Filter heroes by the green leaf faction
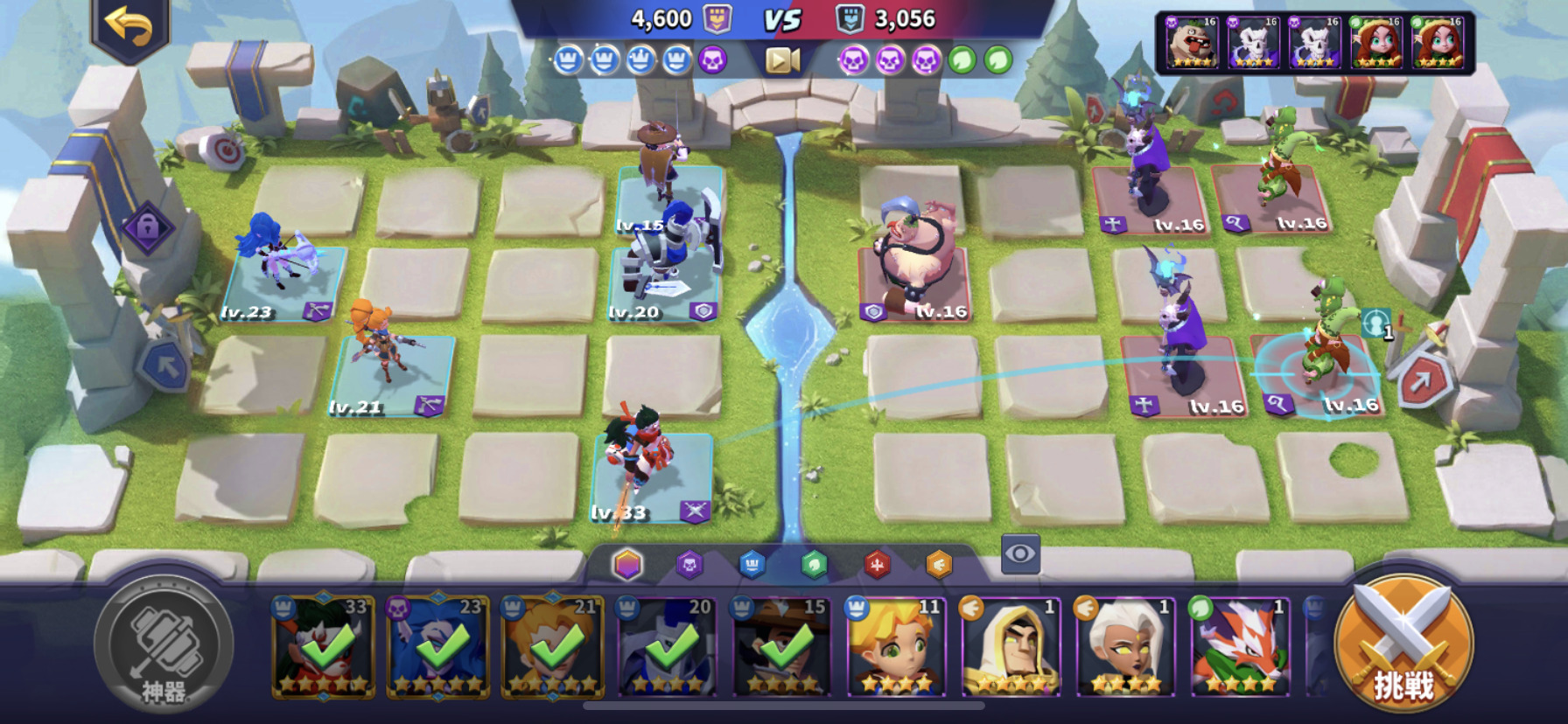The width and height of the screenshot is (1568, 724). coord(814,565)
